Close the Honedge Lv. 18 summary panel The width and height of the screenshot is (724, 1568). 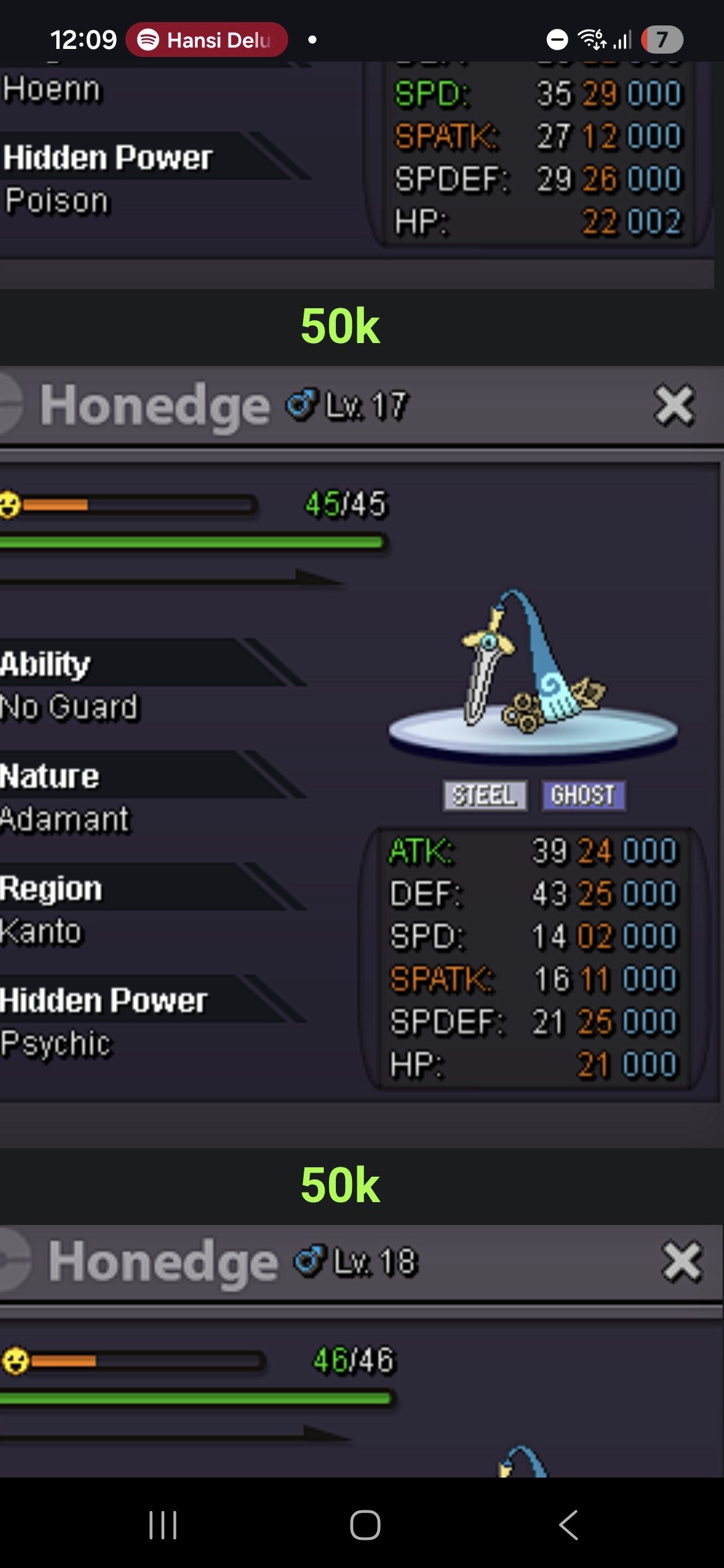tap(682, 1262)
